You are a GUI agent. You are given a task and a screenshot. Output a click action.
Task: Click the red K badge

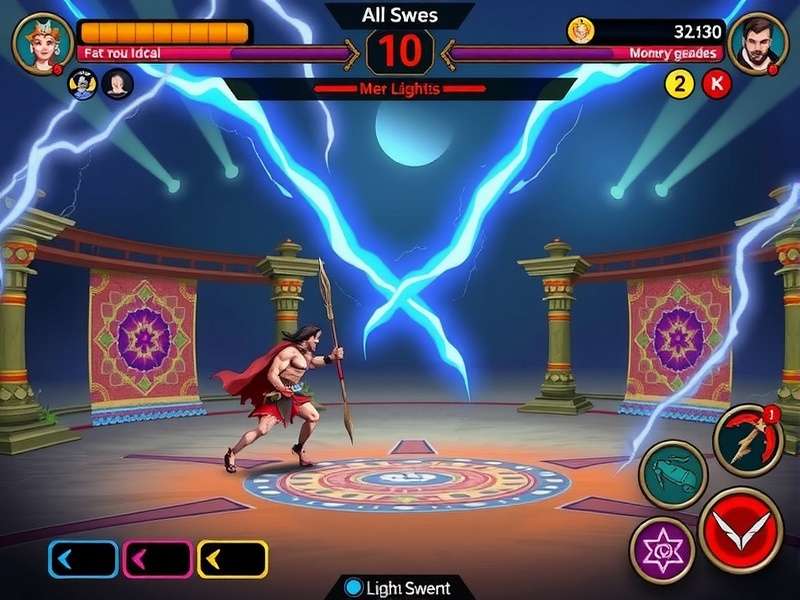point(716,84)
